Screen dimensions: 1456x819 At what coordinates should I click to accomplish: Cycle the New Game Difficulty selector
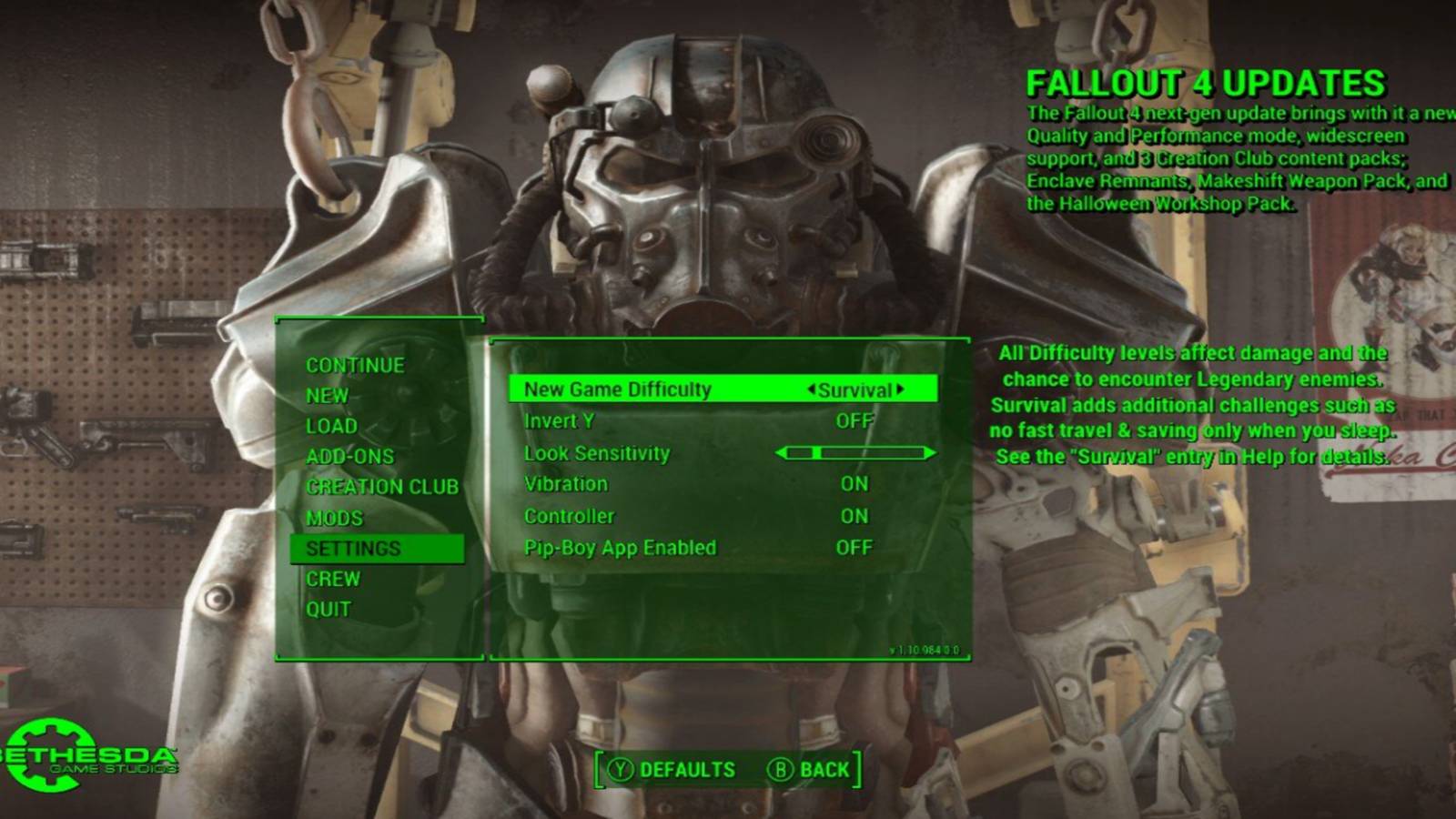coord(856,389)
